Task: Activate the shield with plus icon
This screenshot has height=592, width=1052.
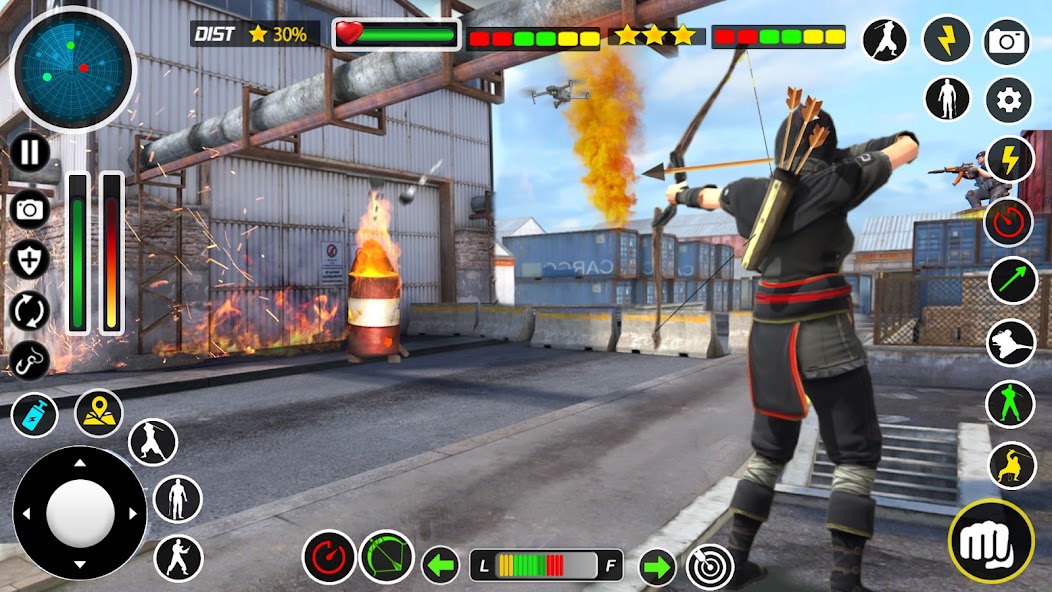Action: tap(30, 260)
